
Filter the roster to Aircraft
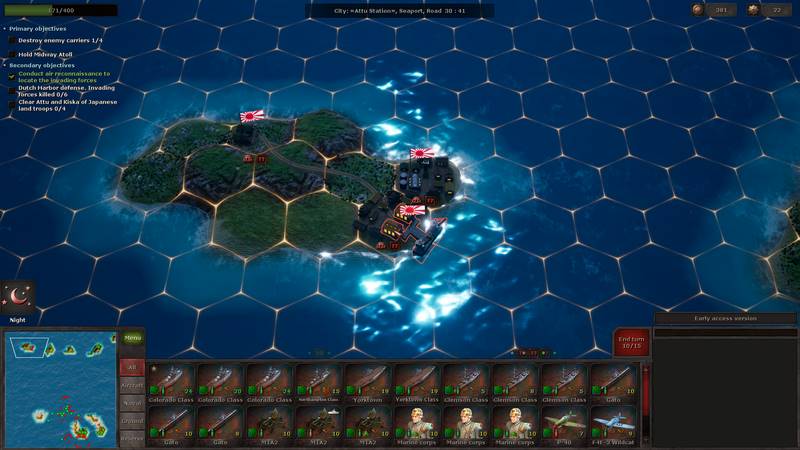[x=132, y=384]
